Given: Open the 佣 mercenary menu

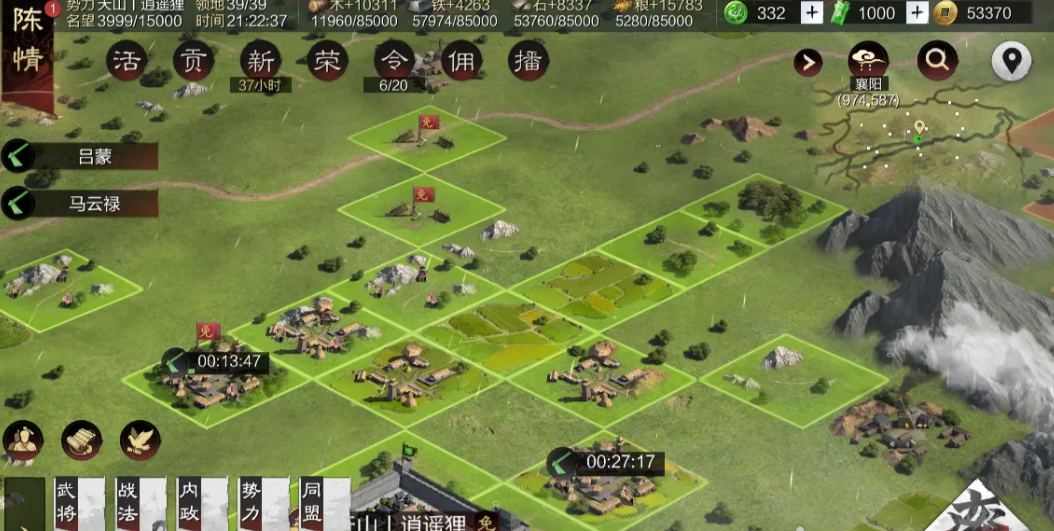Looking at the screenshot, I should pyautogui.click(x=461, y=62).
